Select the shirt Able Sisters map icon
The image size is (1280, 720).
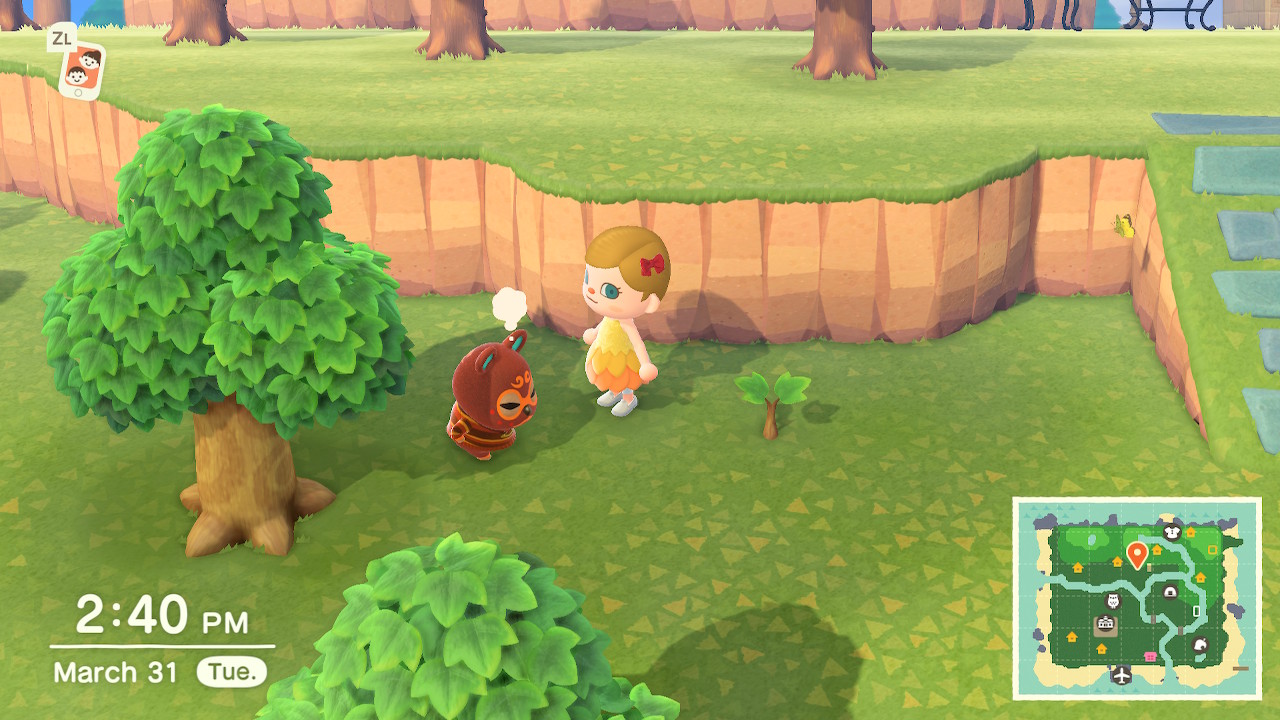(1172, 531)
